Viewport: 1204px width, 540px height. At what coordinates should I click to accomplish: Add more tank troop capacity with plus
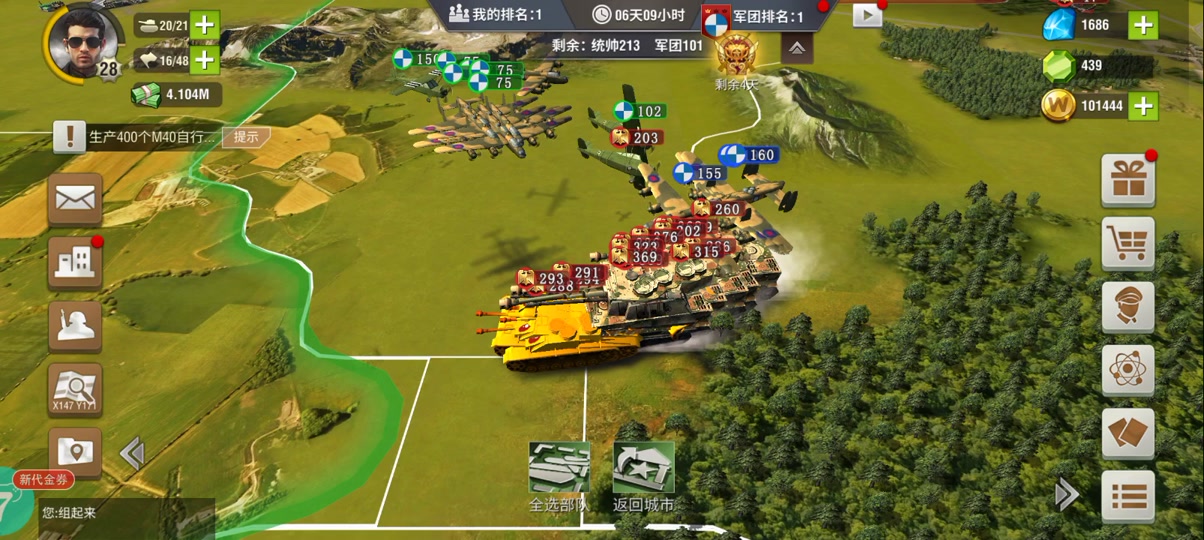tap(204, 25)
